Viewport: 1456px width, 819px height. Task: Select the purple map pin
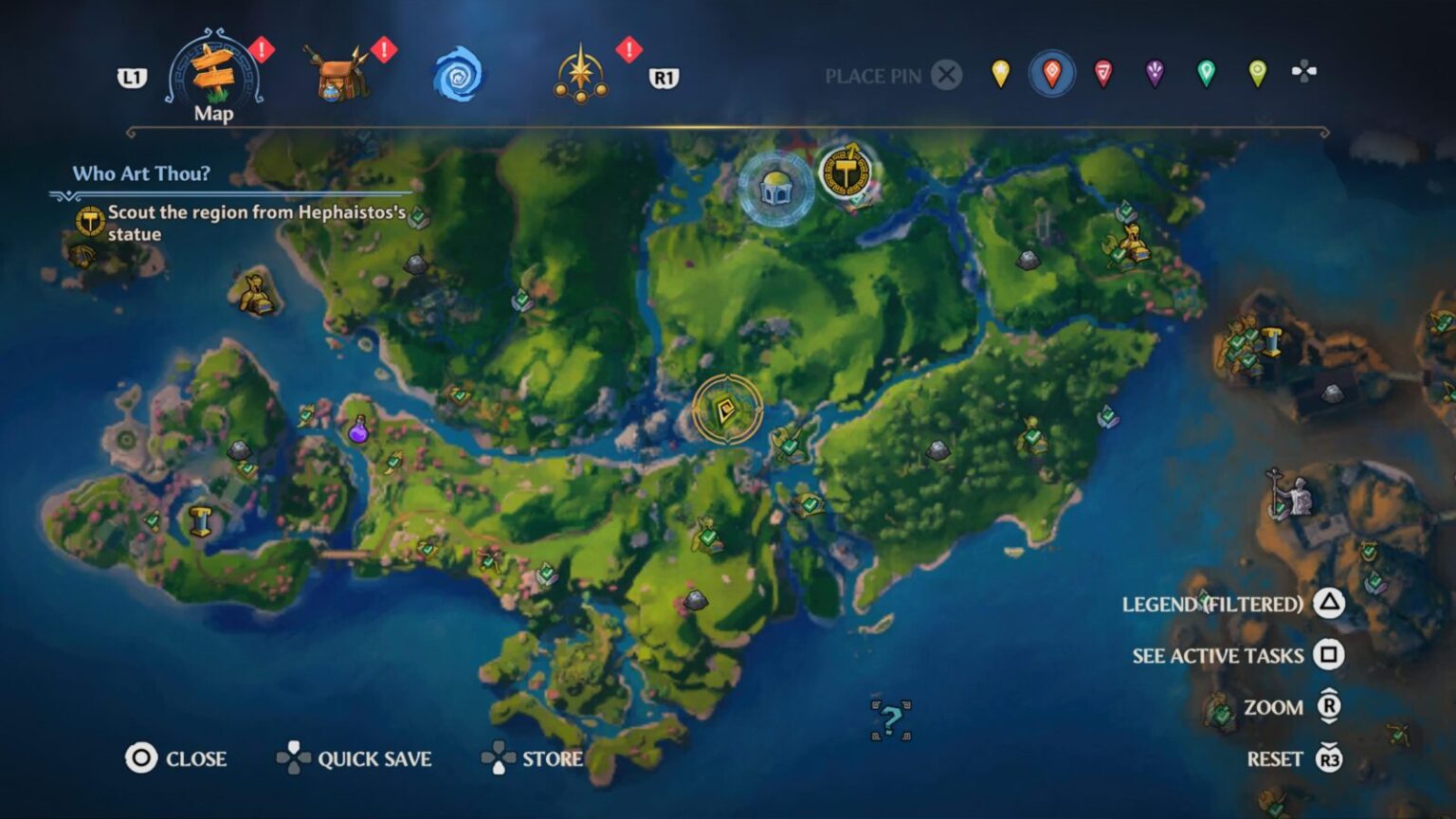pos(1154,74)
